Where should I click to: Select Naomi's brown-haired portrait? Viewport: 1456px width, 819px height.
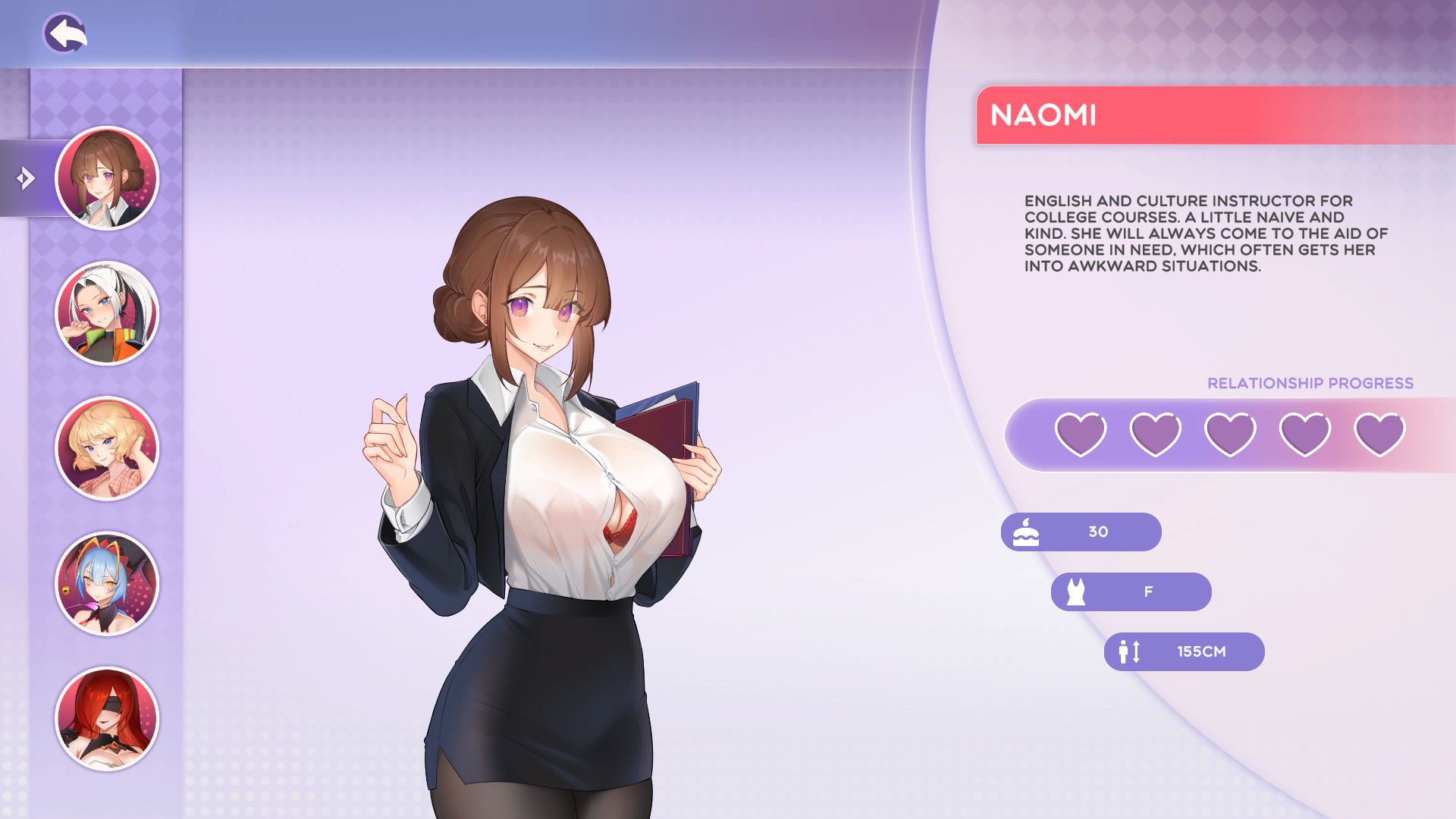[107, 178]
